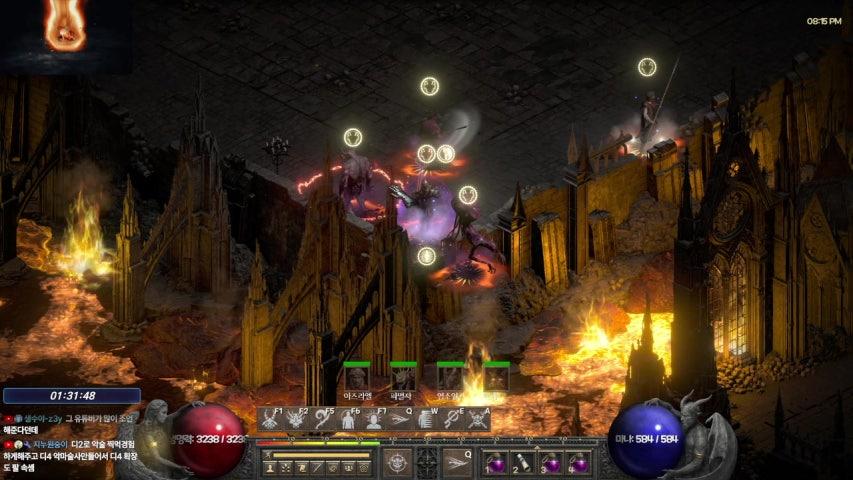This screenshot has height=480, width=853.
Task: Use the purple potion in belt slot 4
Action: point(578,463)
